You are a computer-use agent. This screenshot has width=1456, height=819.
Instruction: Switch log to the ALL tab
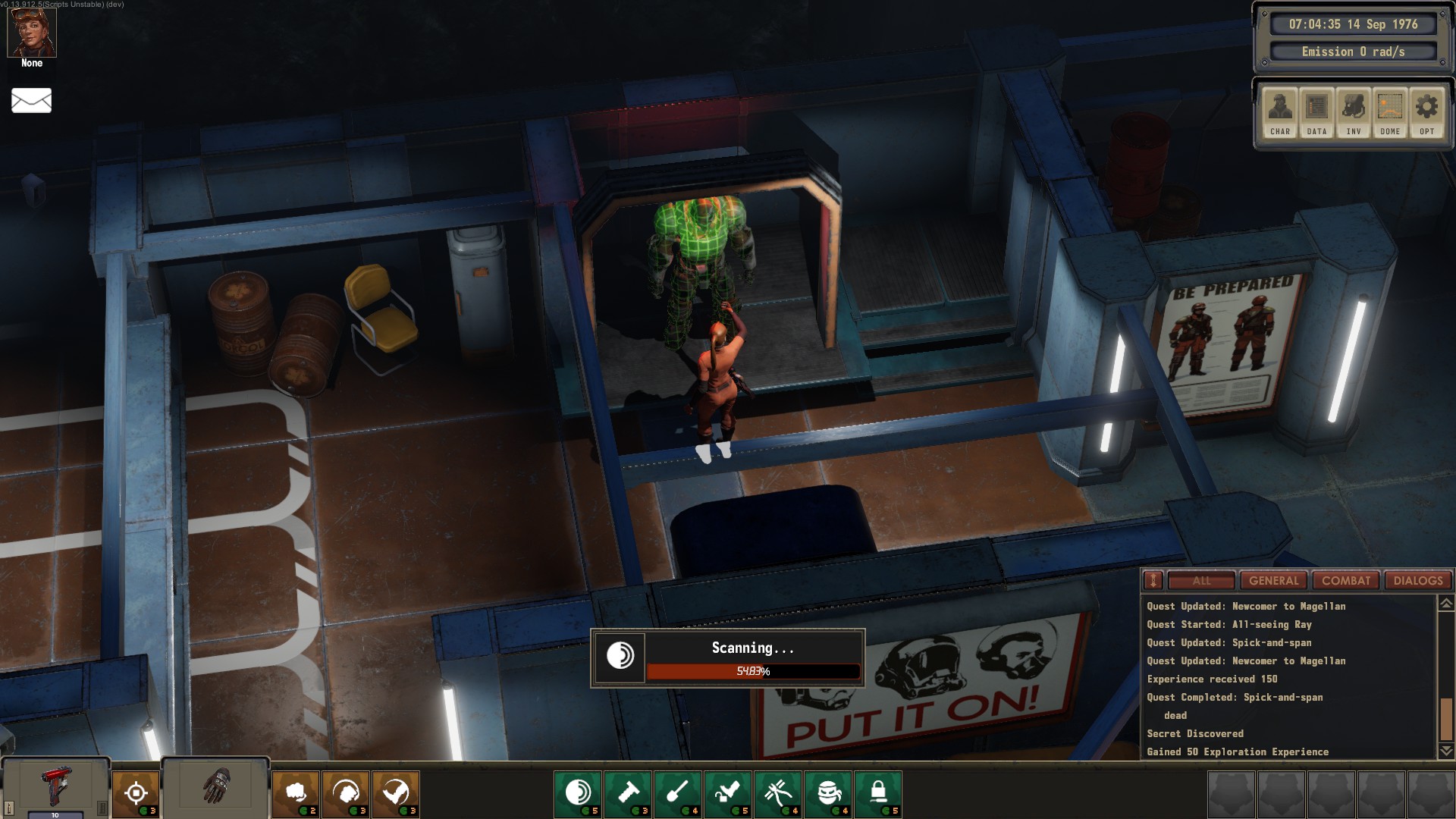[x=1201, y=581]
